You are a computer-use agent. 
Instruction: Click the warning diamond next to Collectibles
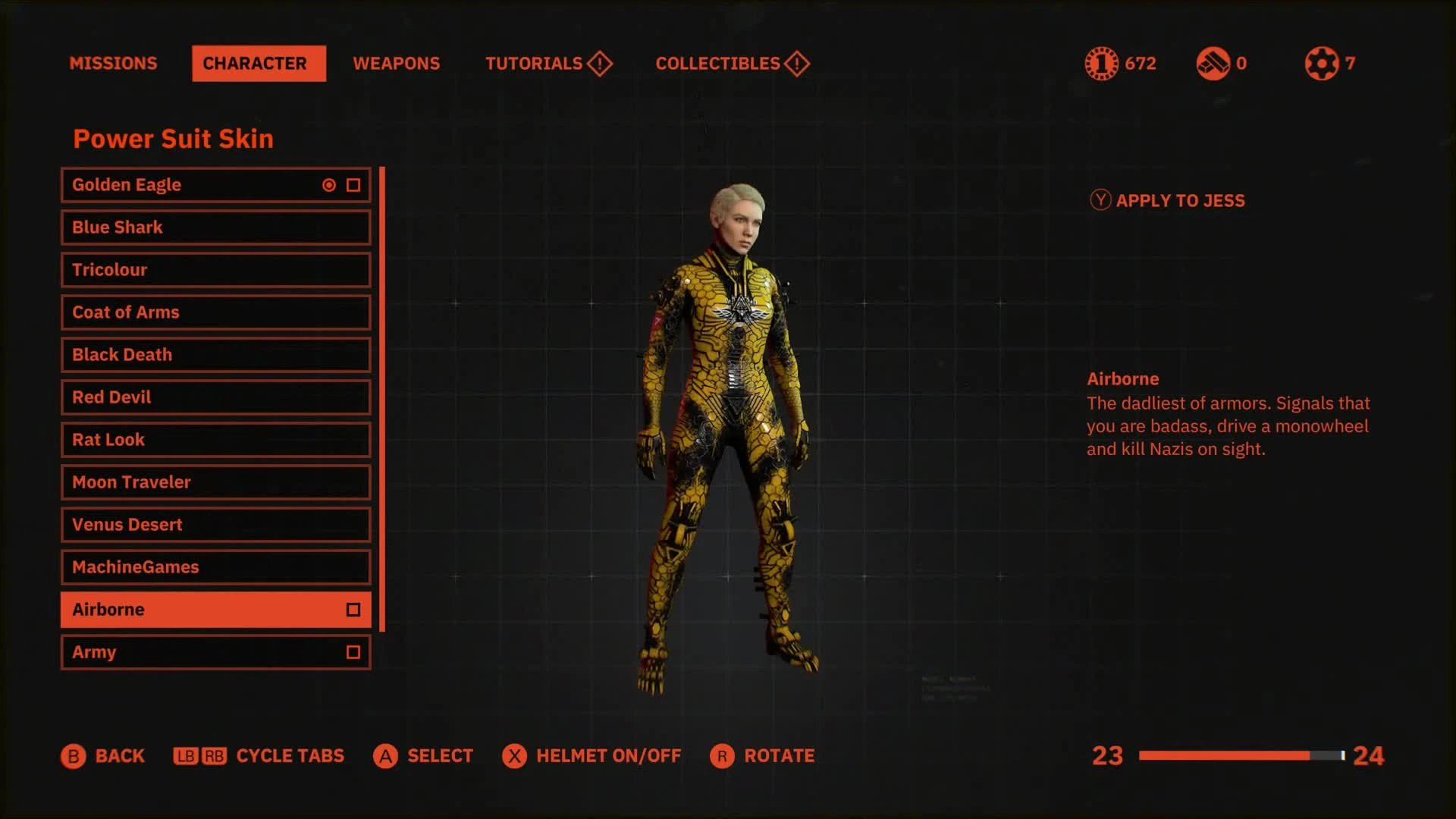point(796,64)
